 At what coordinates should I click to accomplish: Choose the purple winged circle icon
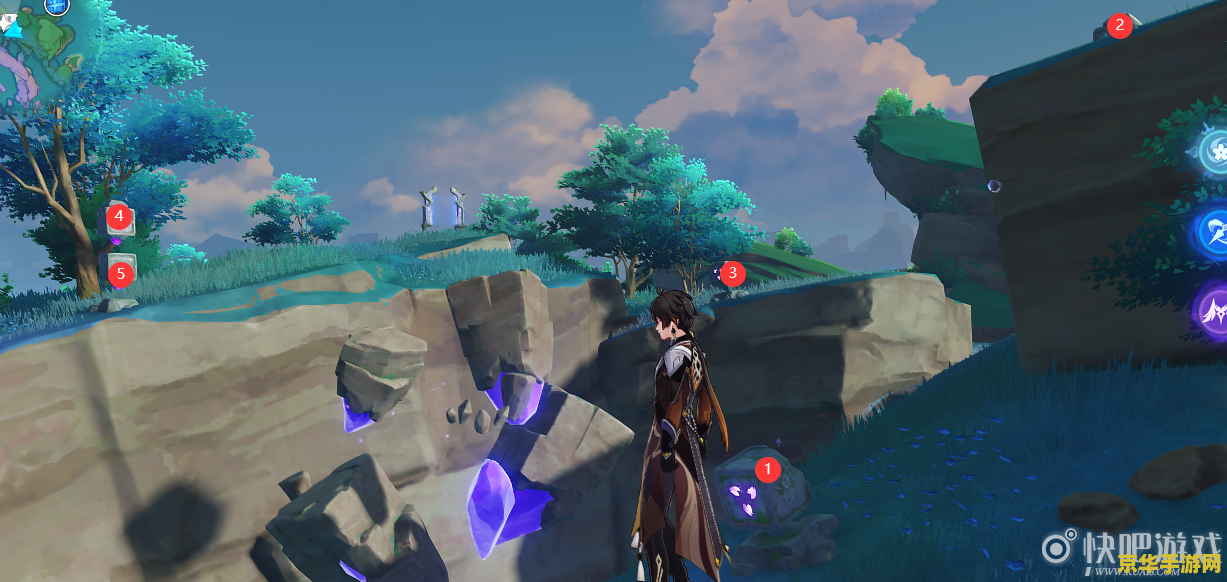tap(1212, 310)
